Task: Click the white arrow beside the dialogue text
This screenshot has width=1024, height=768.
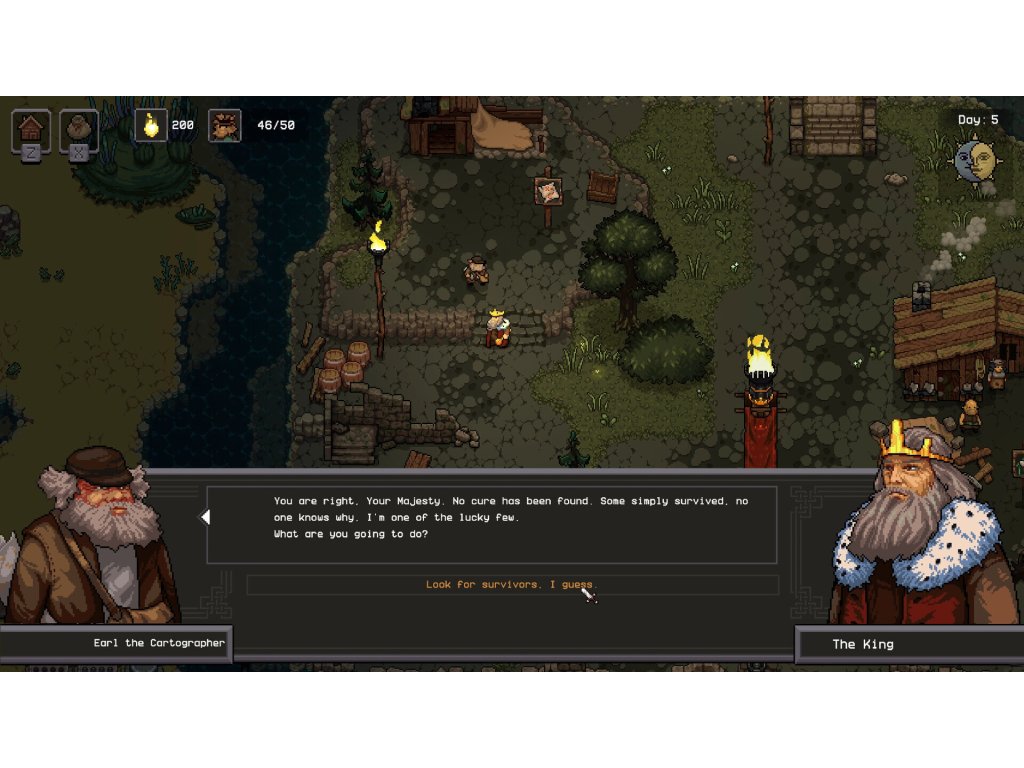Action: point(205,517)
